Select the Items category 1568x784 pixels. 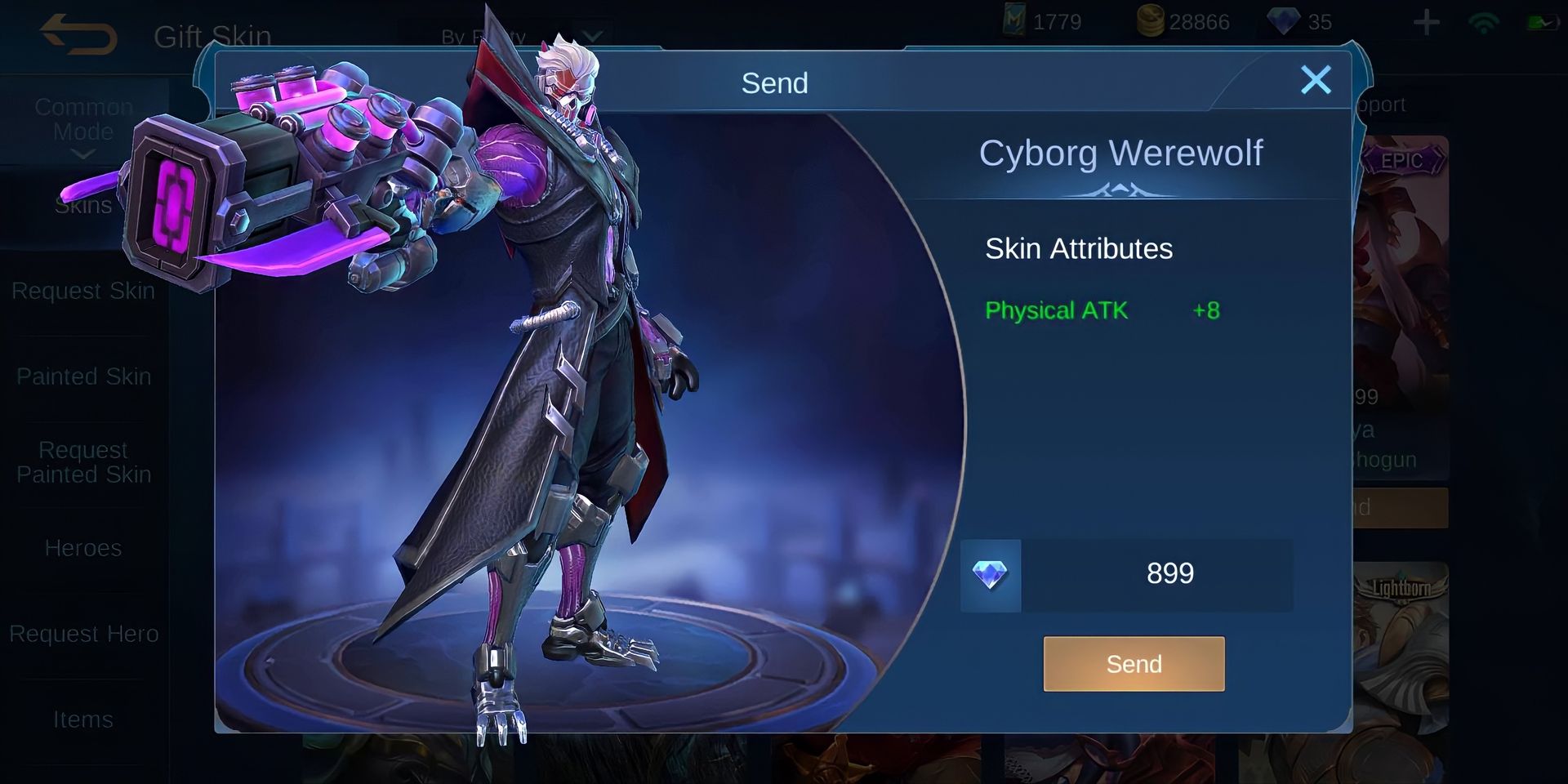click(83, 719)
